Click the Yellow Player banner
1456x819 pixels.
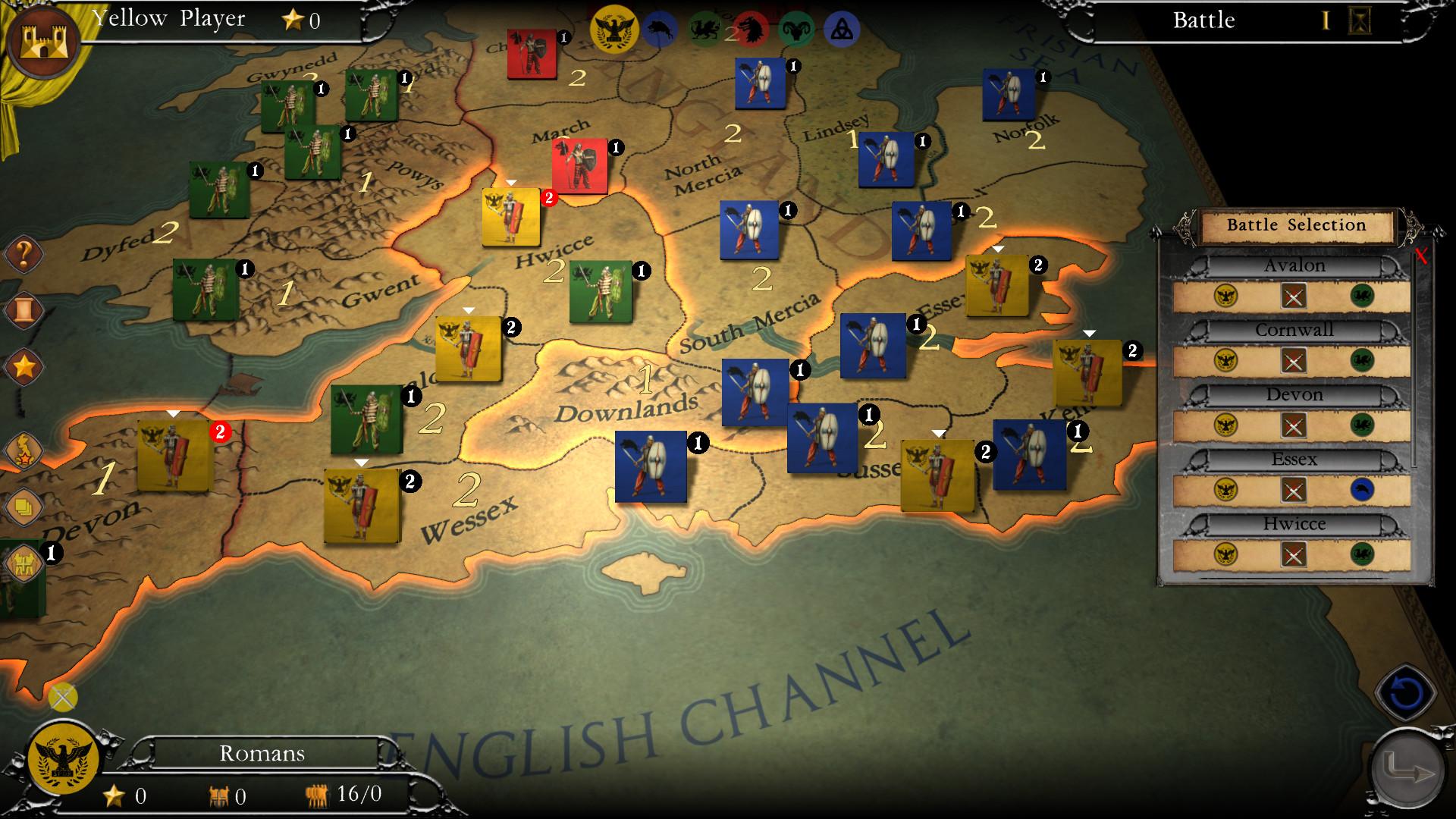[168, 19]
